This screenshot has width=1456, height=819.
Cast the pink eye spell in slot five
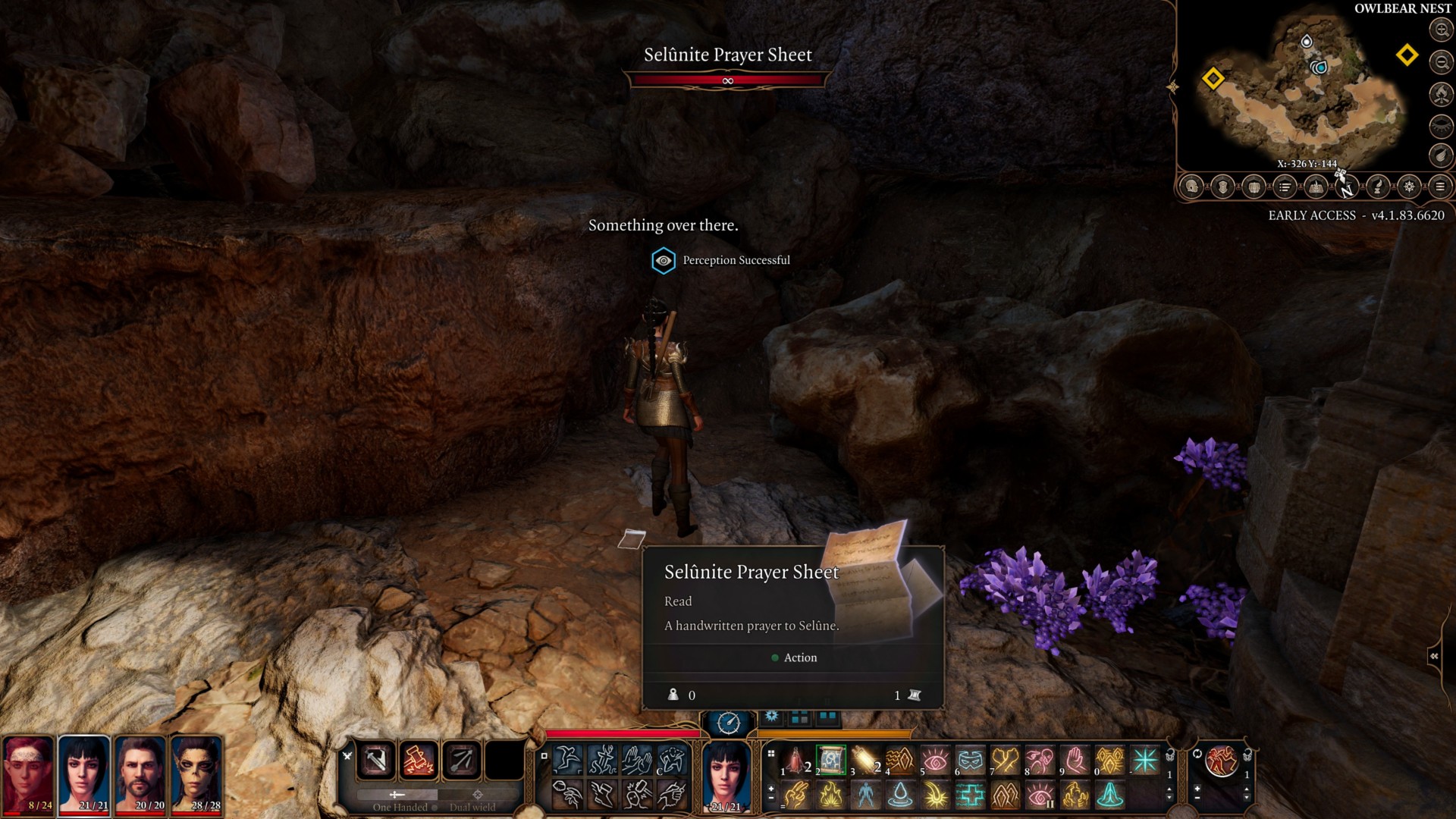coord(935,760)
